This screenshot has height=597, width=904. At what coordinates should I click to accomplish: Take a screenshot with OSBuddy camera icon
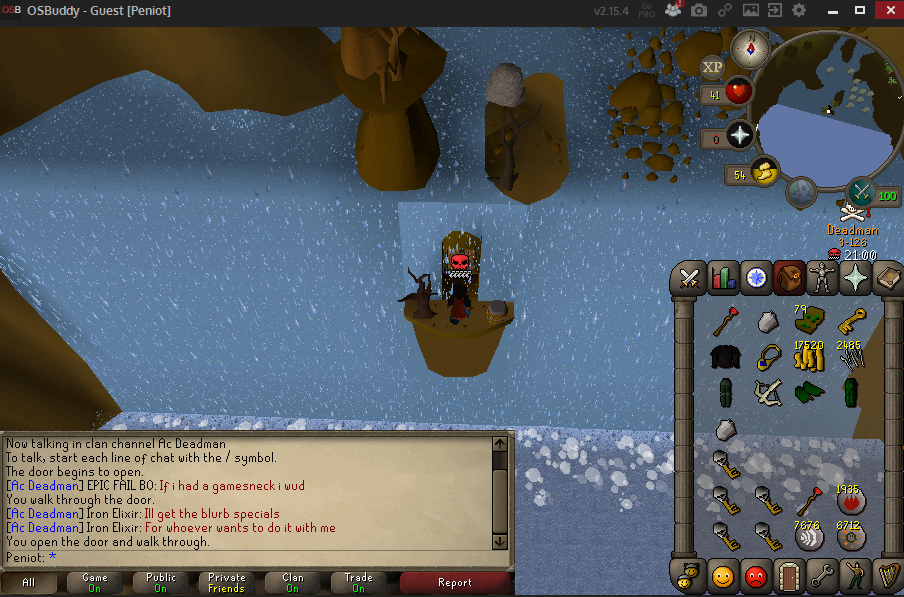(x=699, y=10)
